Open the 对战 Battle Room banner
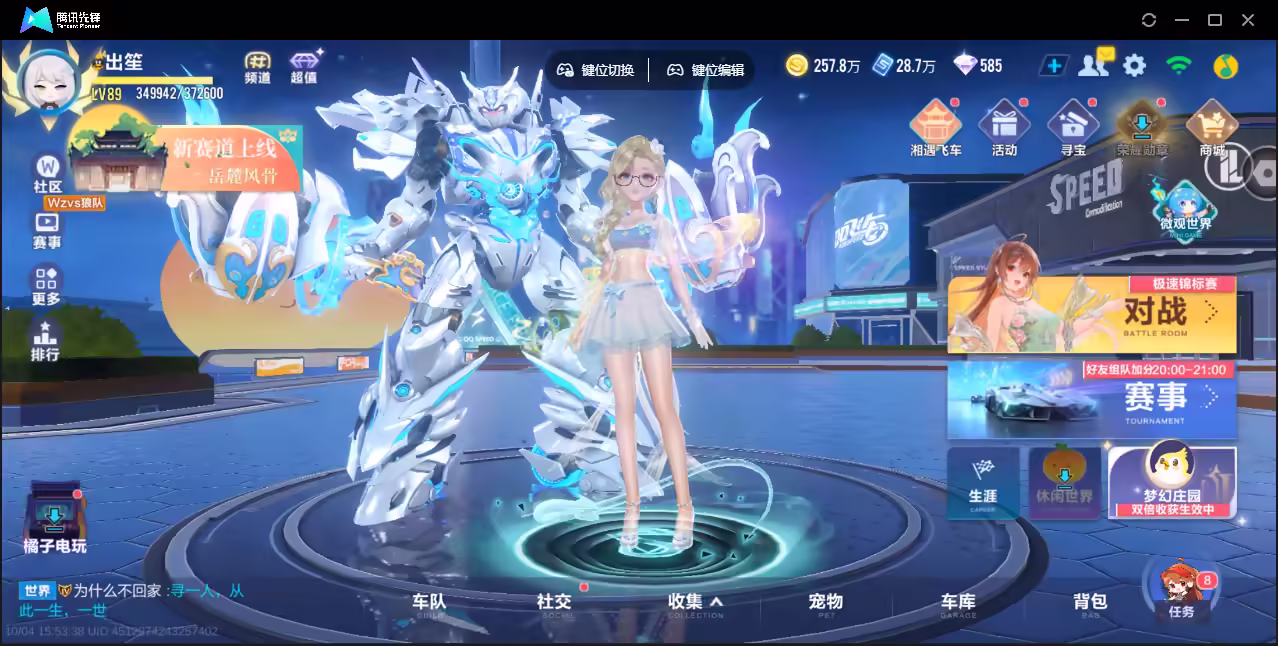The image size is (1278, 646). [1092, 315]
